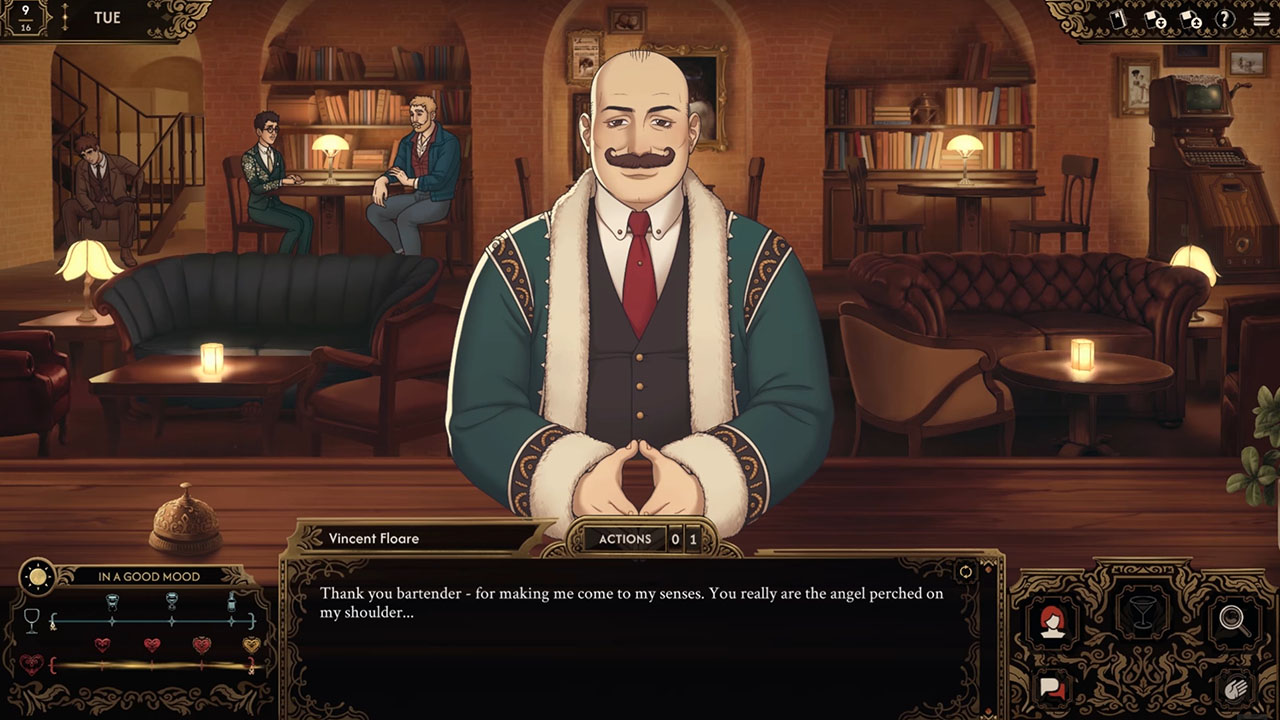Open the hamburger menu at top right
The width and height of the screenshot is (1280, 720).
(1262, 18)
